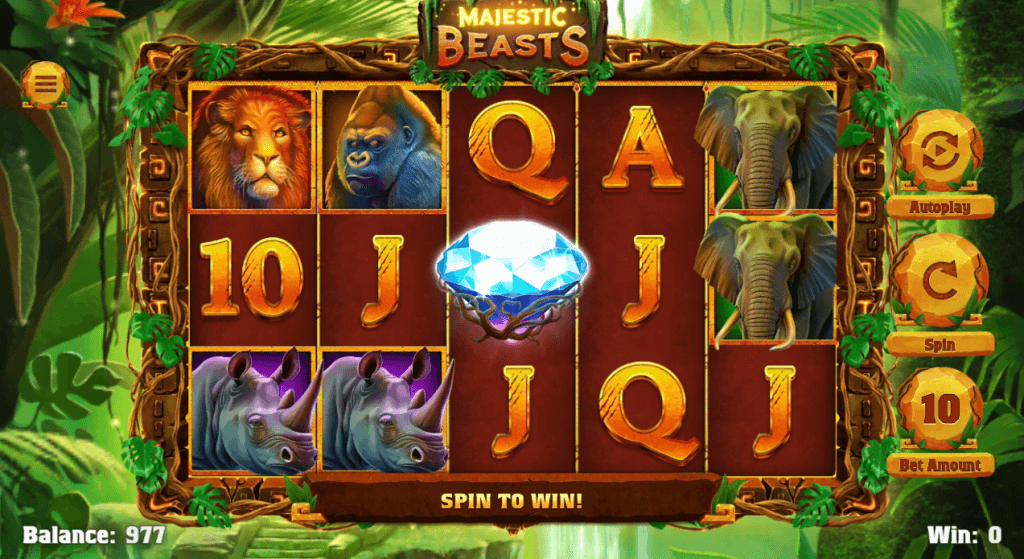Screen dimensions: 1024x559
Task: Open the hamburger menu
Action: pyautogui.click(x=46, y=84)
